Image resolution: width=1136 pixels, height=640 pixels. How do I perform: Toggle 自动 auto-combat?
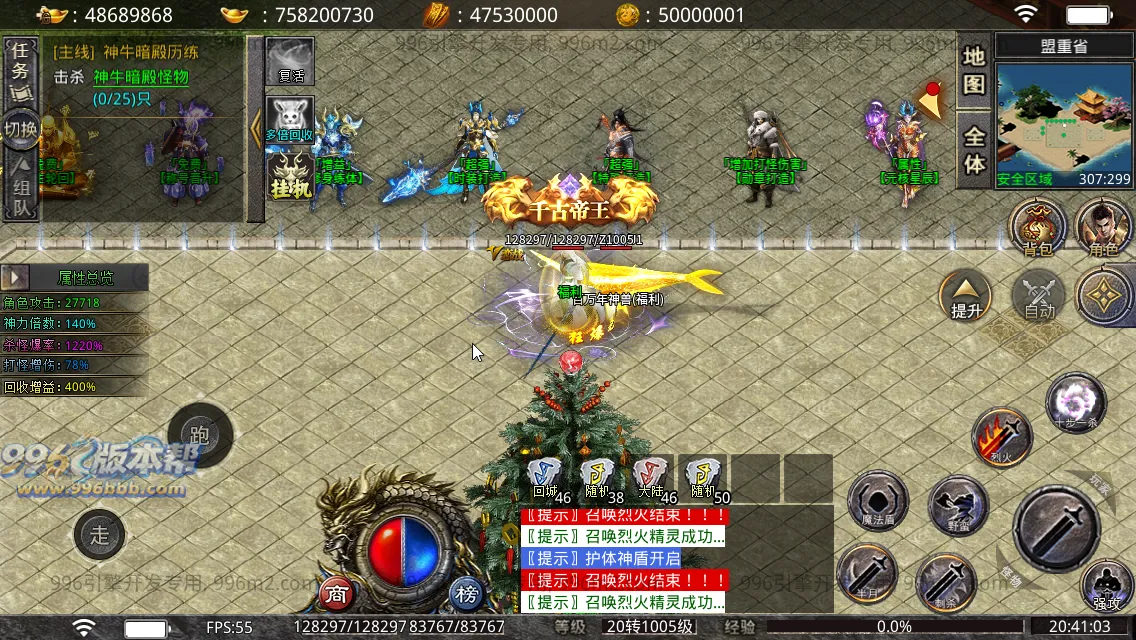click(1040, 296)
